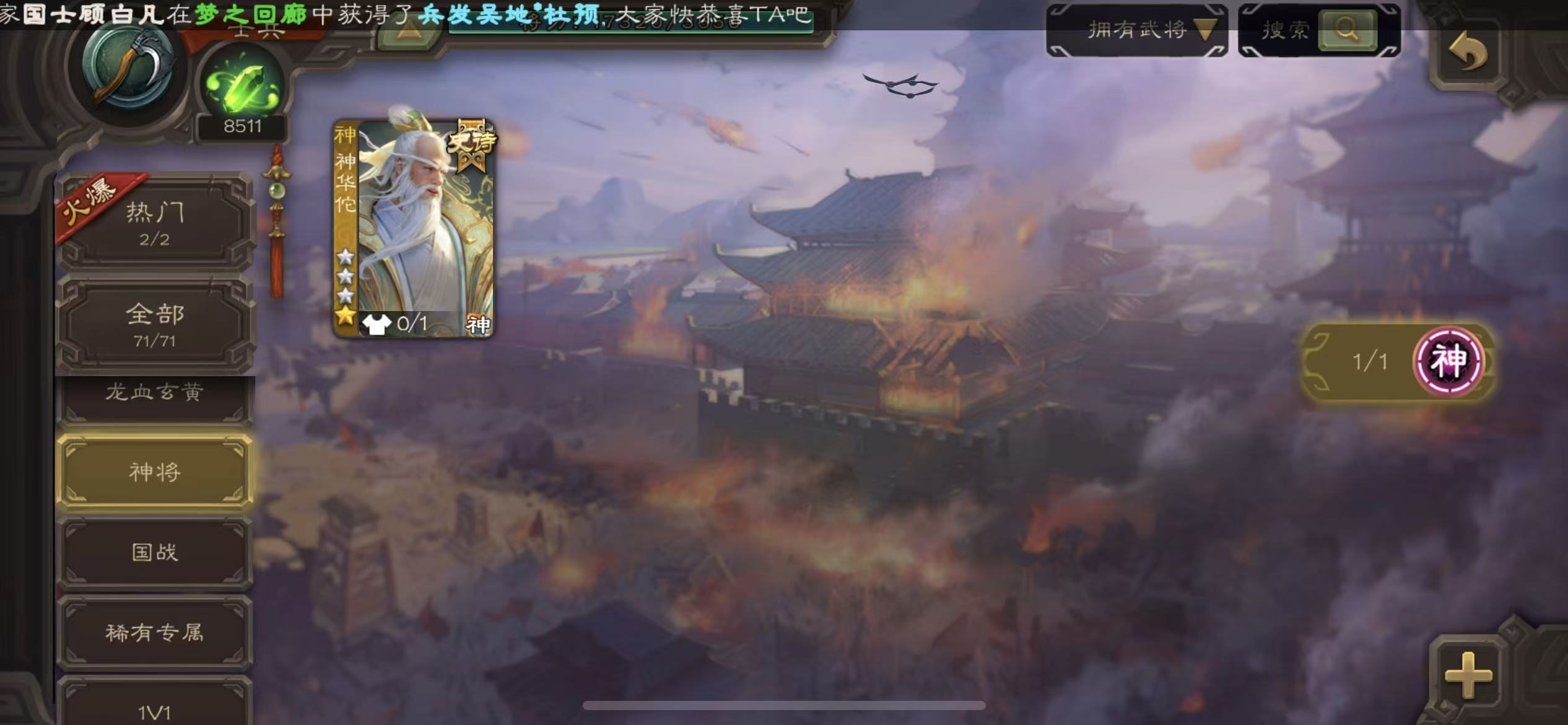
Task: Click the axe emblem icon
Action: [130, 68]
